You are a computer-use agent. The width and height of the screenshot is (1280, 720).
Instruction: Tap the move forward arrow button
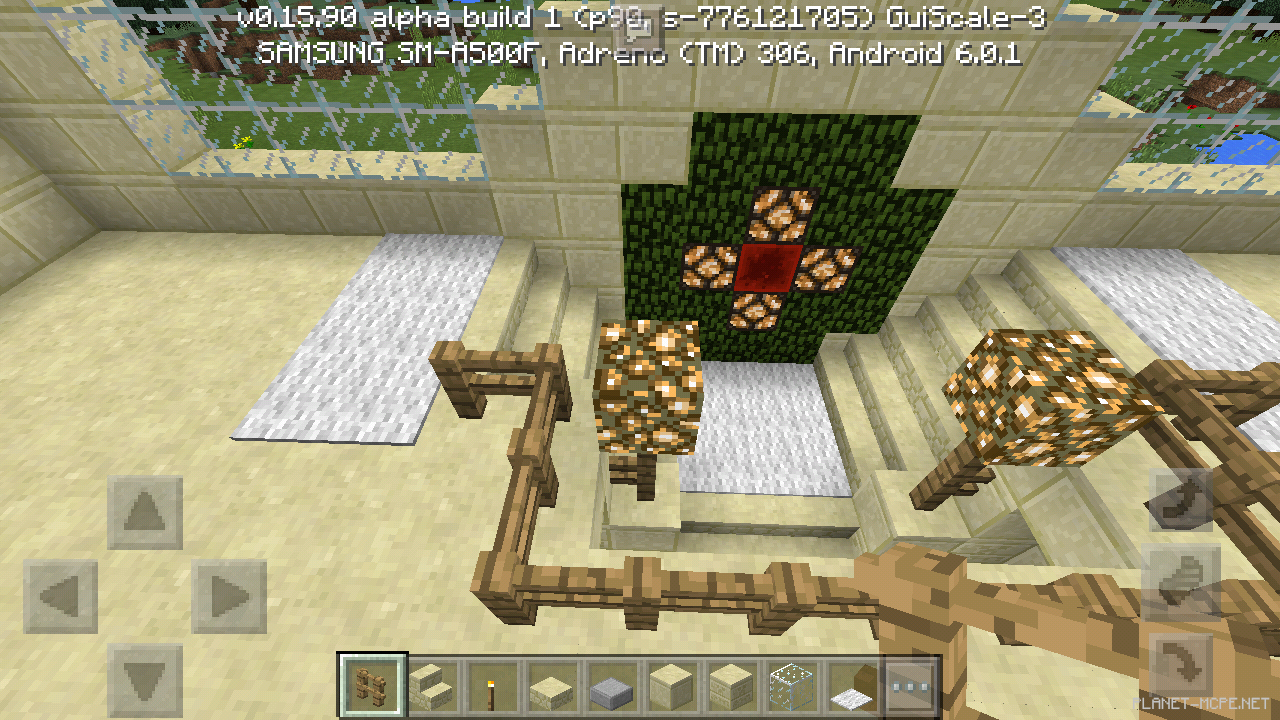(x=145, y=513)
